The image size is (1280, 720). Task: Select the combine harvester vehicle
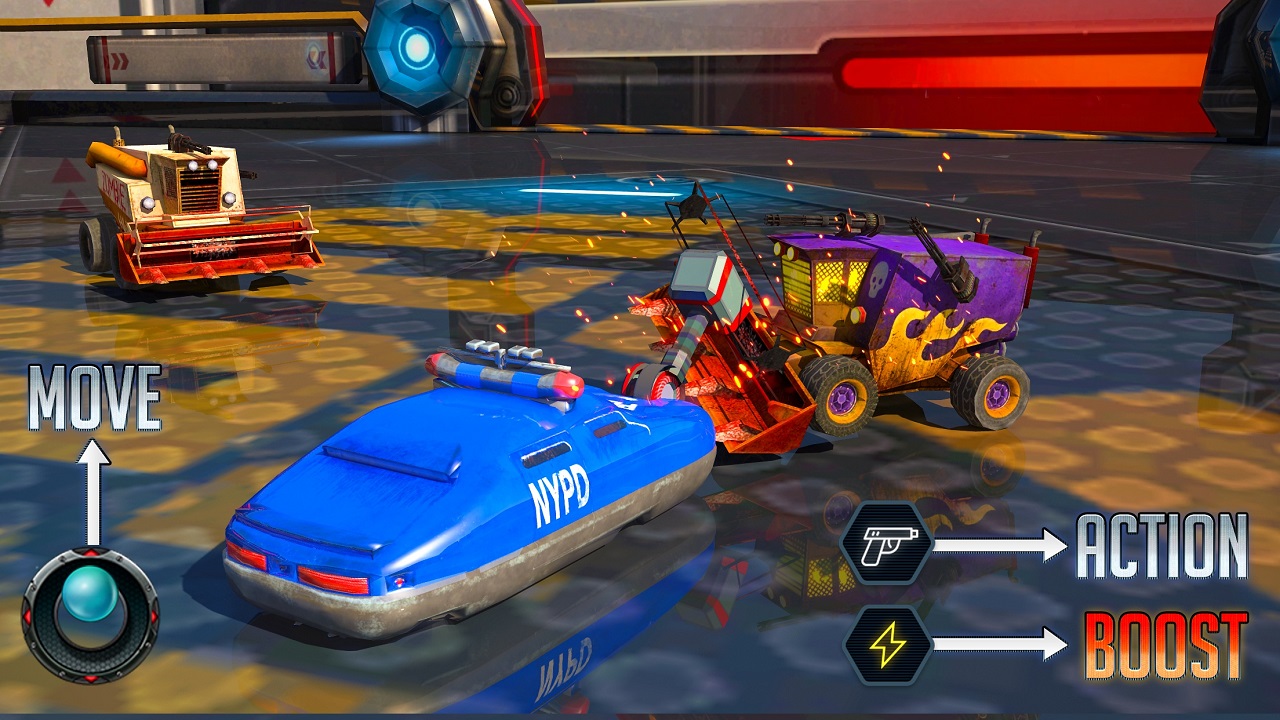point(185,205)
